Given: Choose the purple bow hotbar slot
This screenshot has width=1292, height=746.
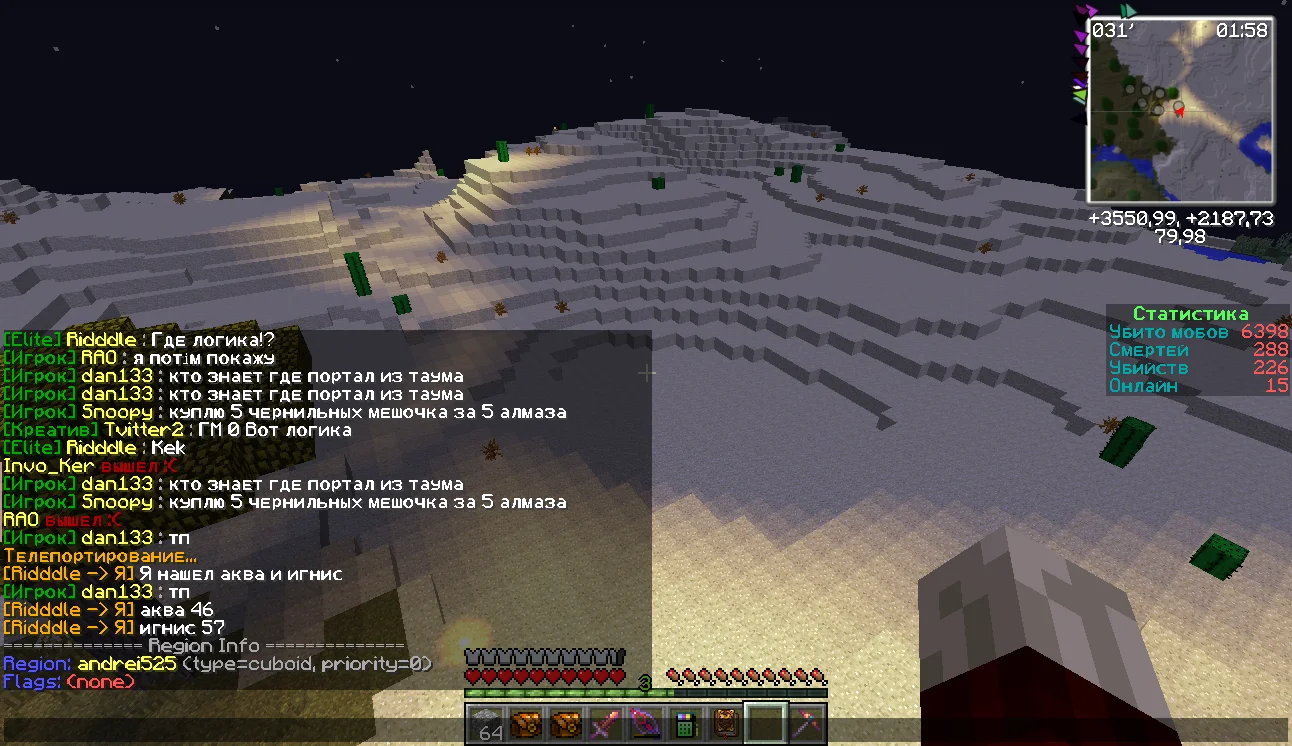Looking at the screenshot, I should click(x=646, y=724).
